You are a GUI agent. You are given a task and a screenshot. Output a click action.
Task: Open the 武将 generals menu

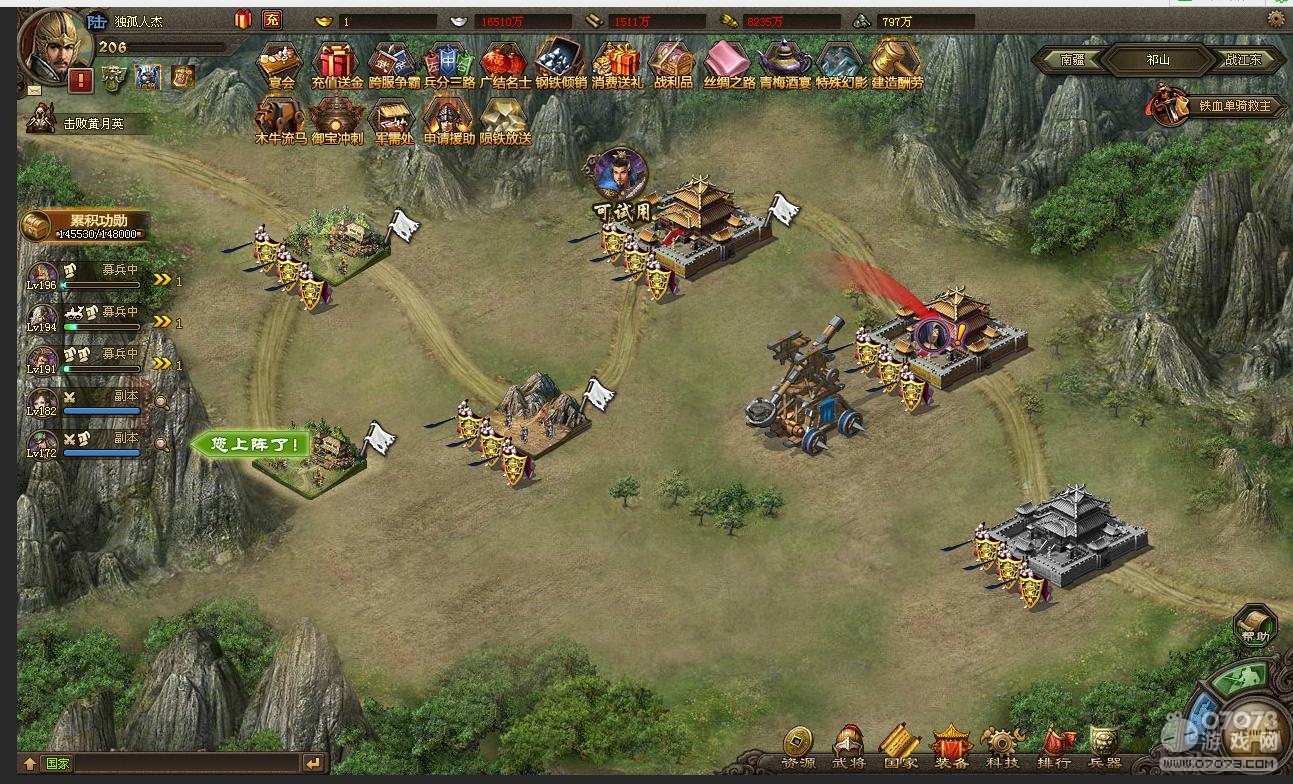point(848,745)
